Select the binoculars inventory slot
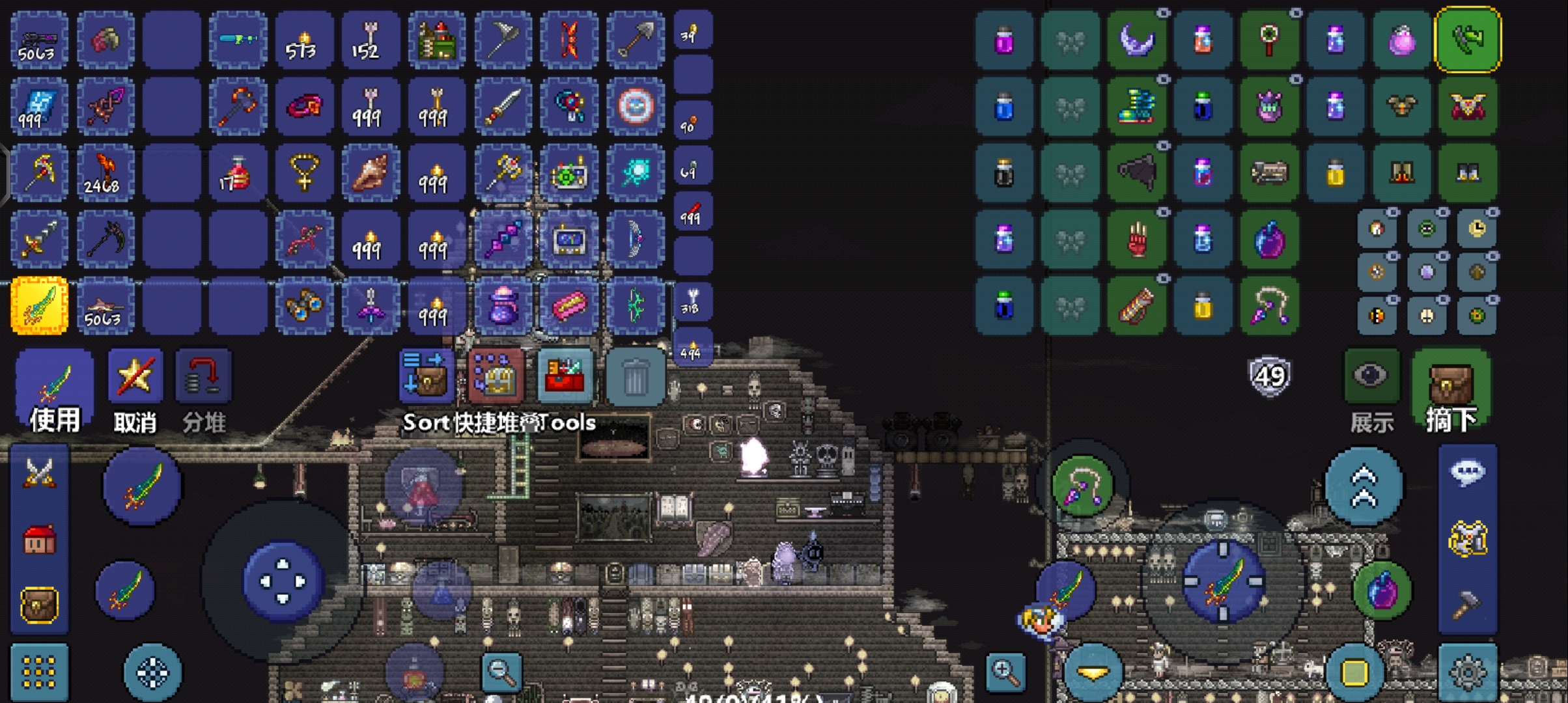 point(304,305)
